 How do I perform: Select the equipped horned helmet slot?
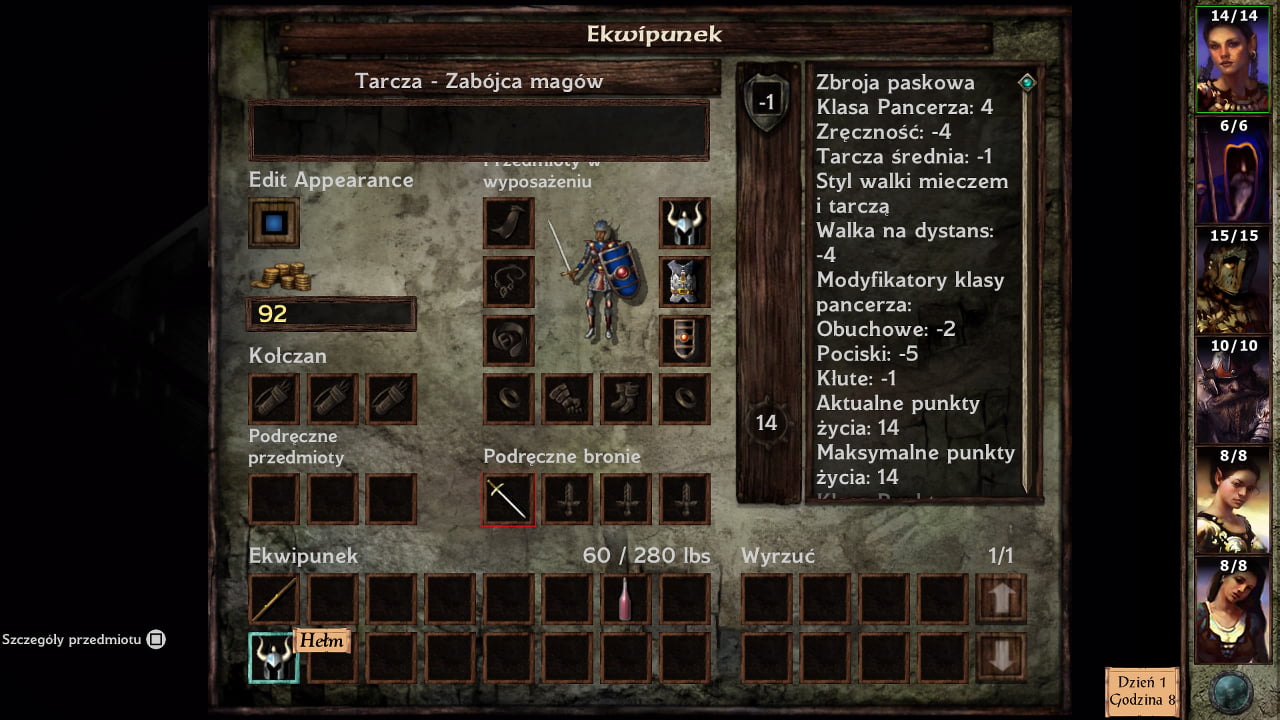(685, 222)
